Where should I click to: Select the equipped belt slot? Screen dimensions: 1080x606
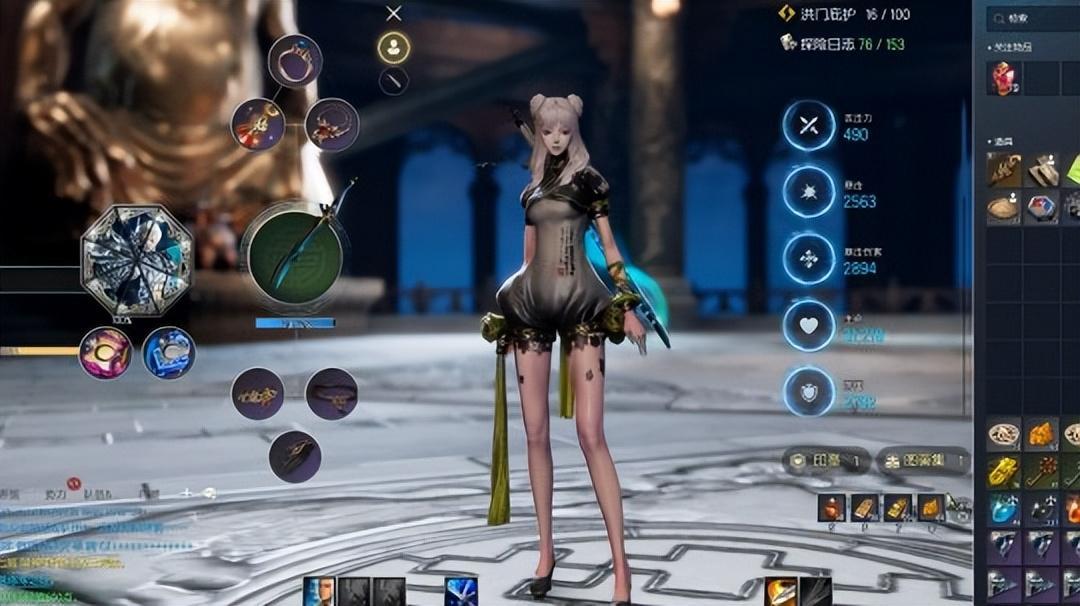point(332,393)
